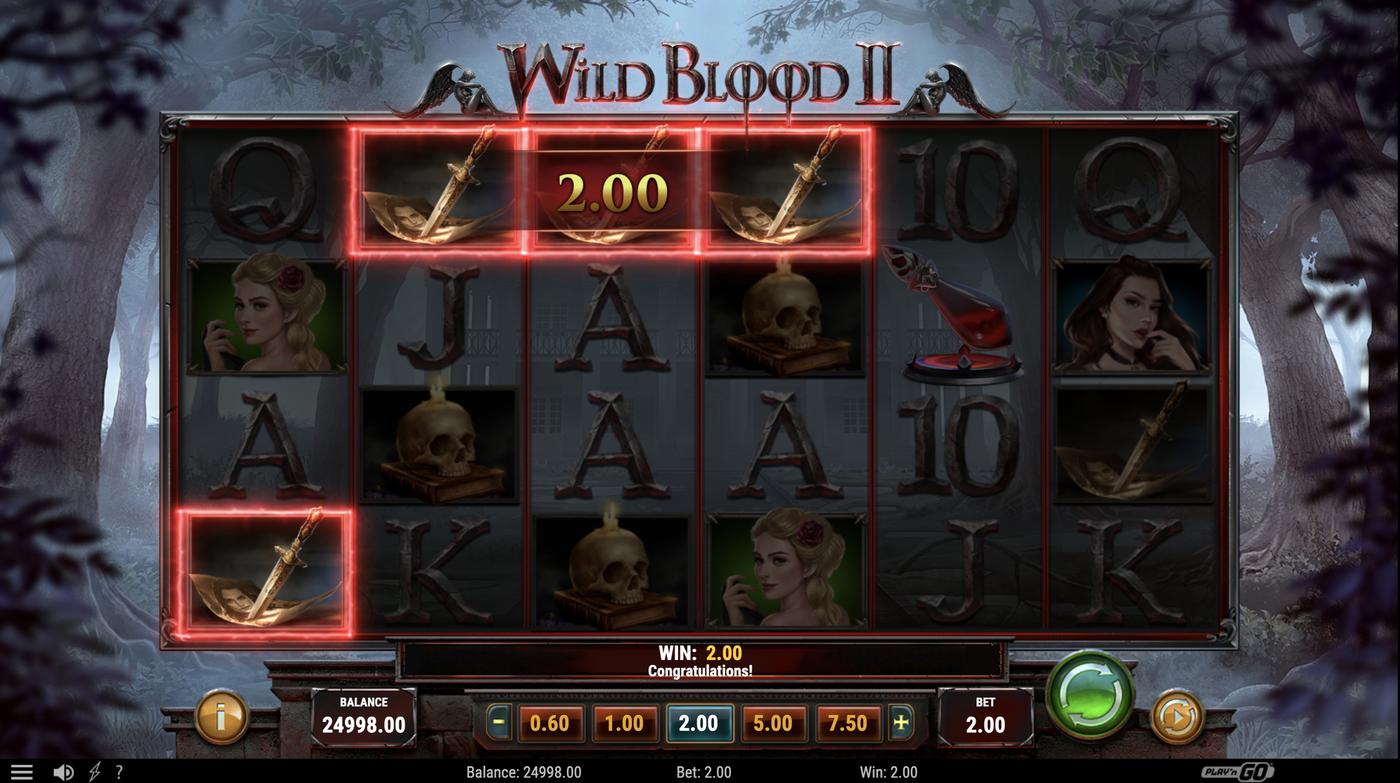Click the BALANCE display showing 24998.00
This screenshot has height=783, width=1400.
click(x=366, y=715)
